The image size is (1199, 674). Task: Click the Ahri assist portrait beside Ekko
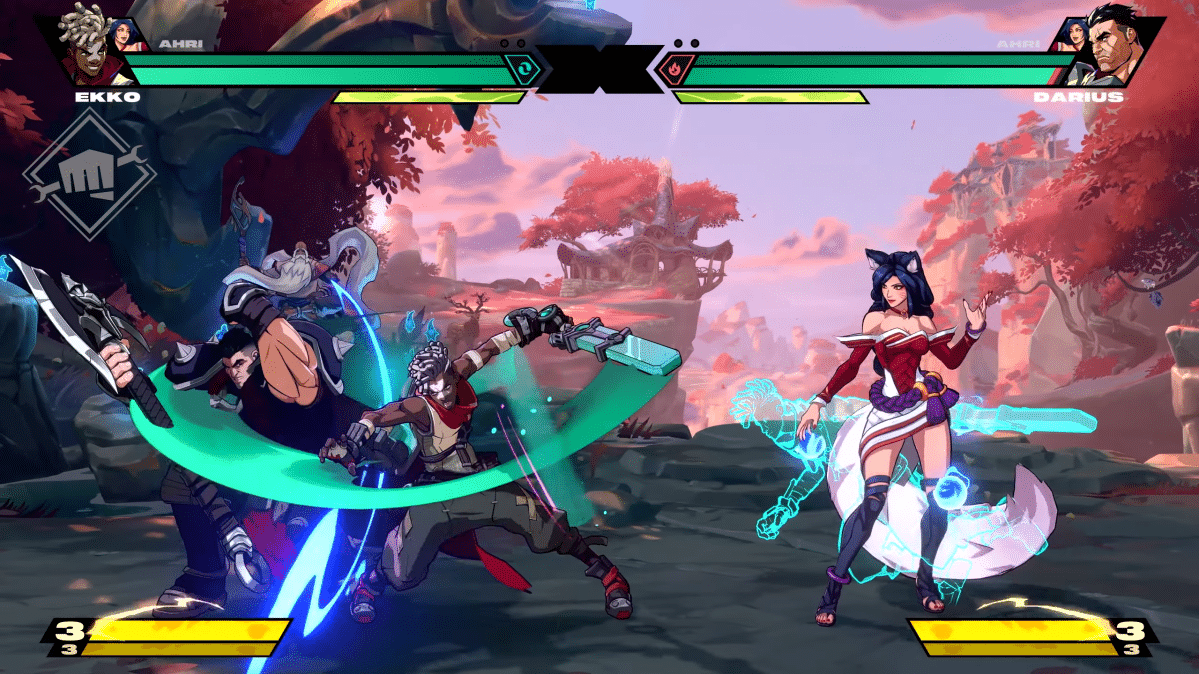click(x=129, y=33)
